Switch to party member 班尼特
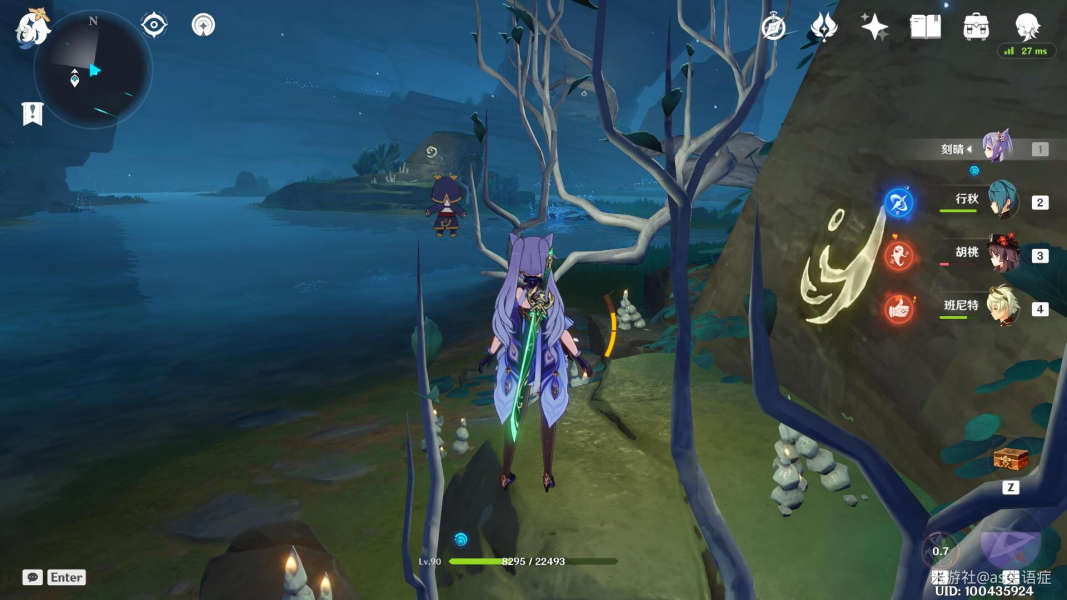 pyautogui.click(x=1002, y=307)
